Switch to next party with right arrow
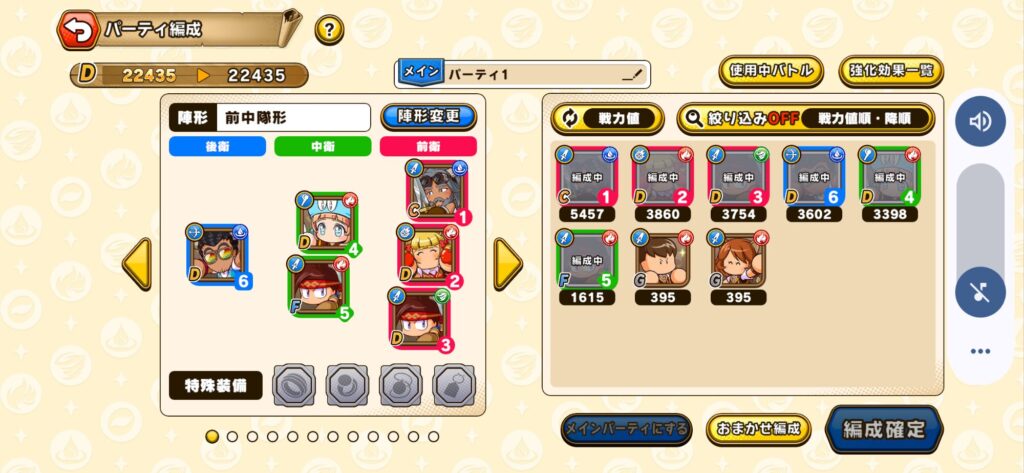The width and height of the screenshot is (1024, 473). point(508,264)
